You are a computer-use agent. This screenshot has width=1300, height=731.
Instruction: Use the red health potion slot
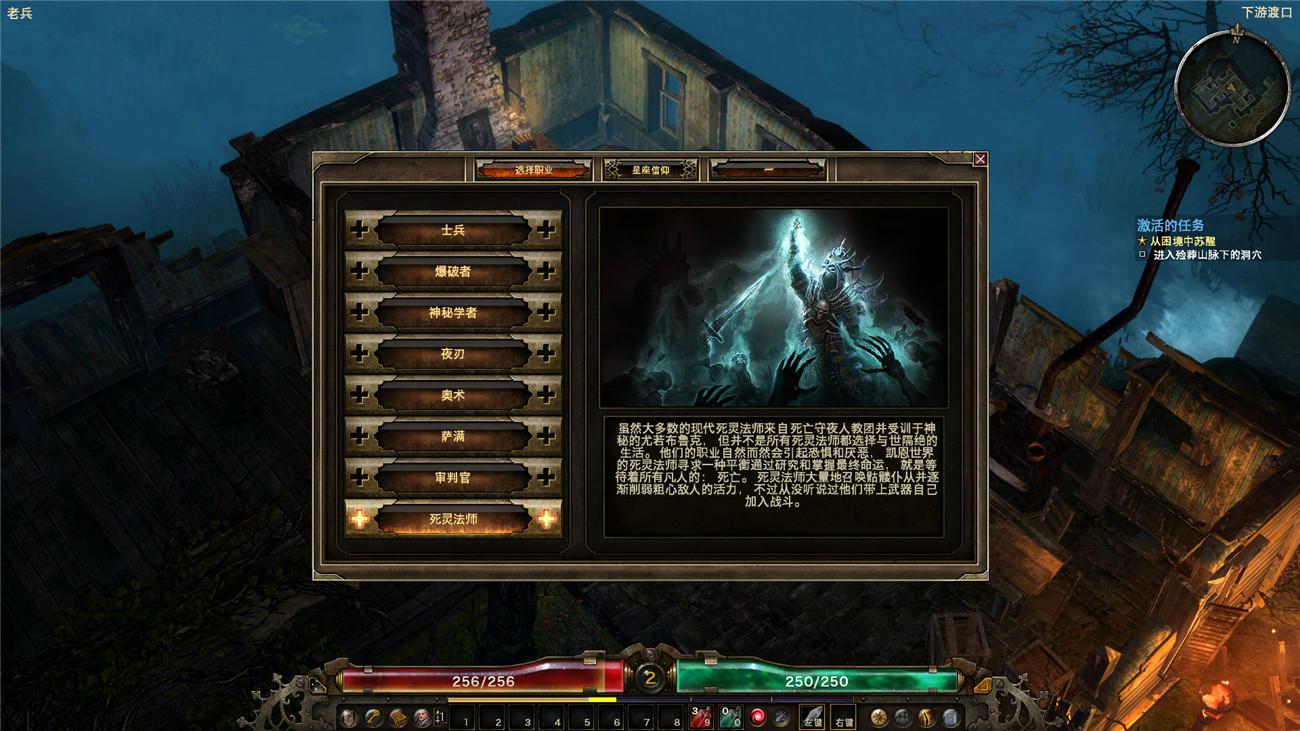click(x=701, y=717)
